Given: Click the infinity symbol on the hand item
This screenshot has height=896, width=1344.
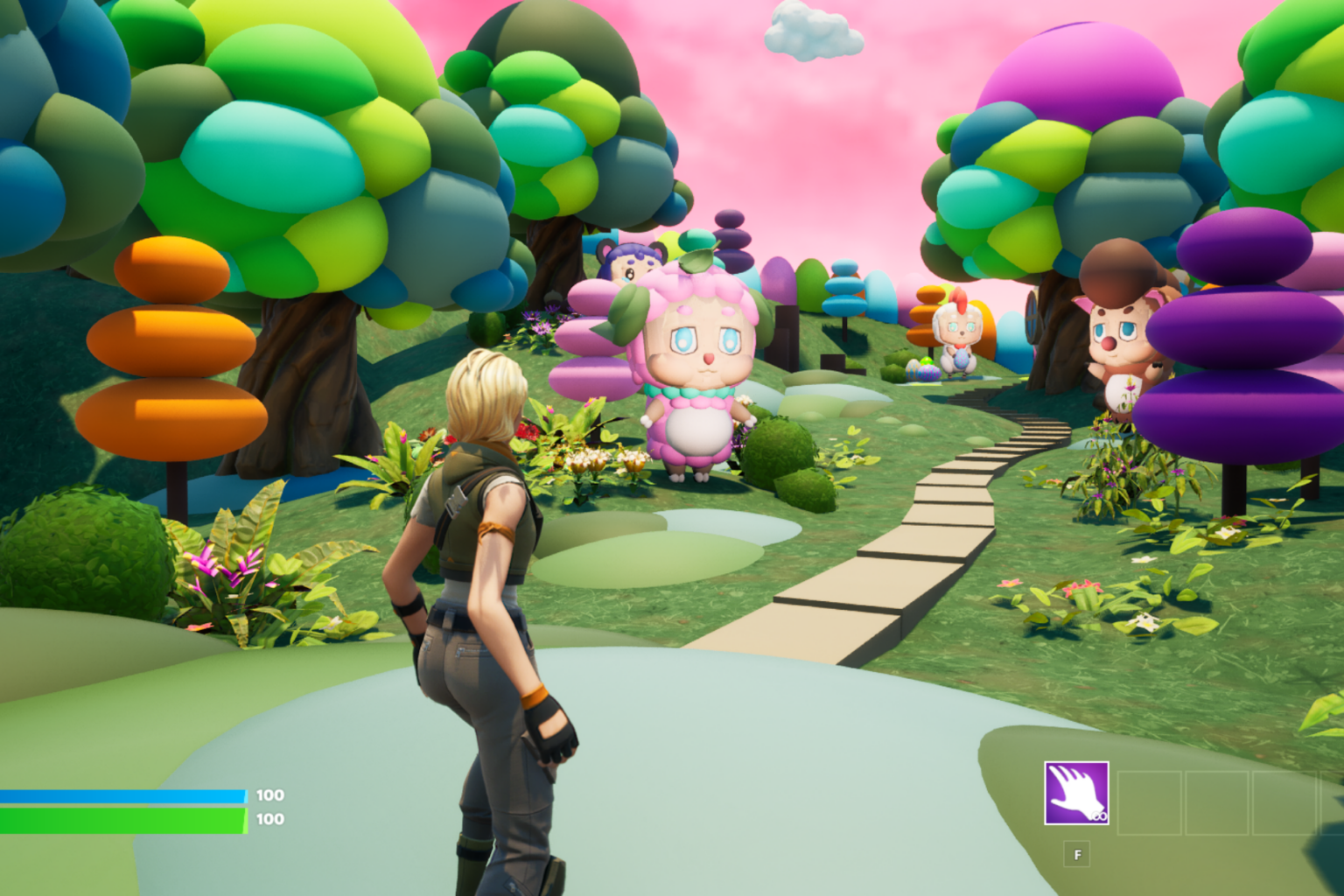Looking at the screenshot, I should pos(1101,815).
